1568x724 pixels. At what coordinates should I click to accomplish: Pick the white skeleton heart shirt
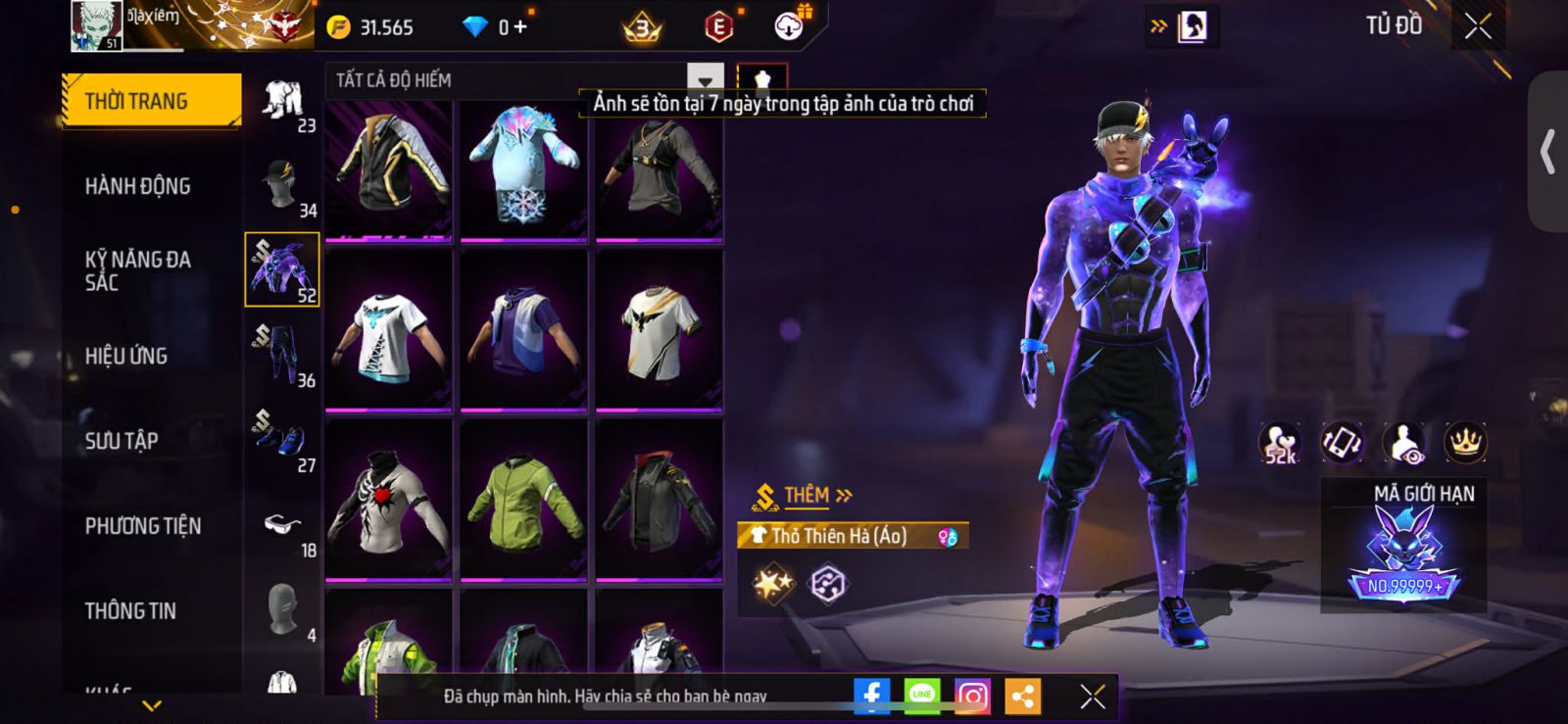[x=389, y=500]
